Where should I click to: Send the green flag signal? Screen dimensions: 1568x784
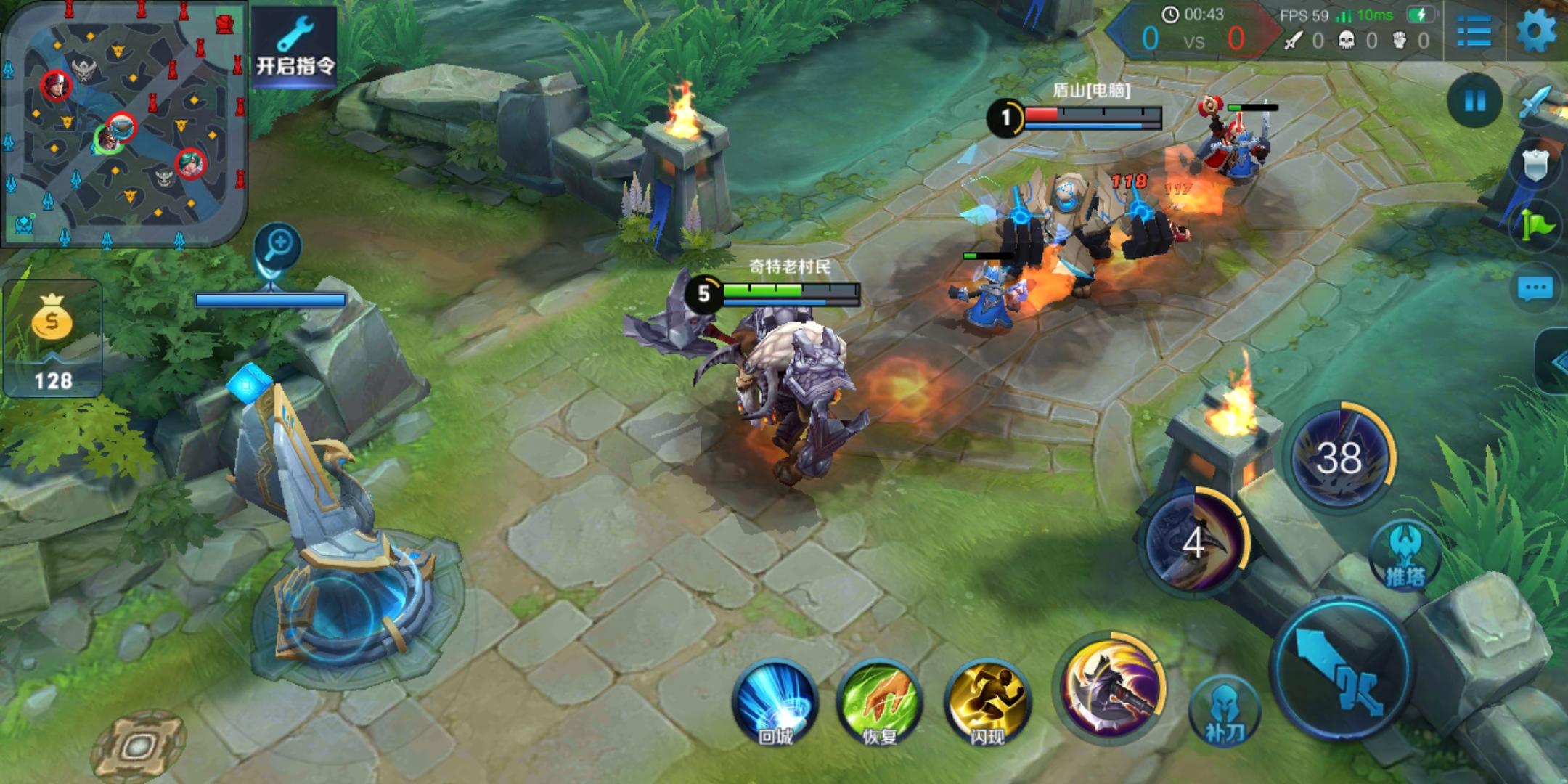tap(1538, 226)
